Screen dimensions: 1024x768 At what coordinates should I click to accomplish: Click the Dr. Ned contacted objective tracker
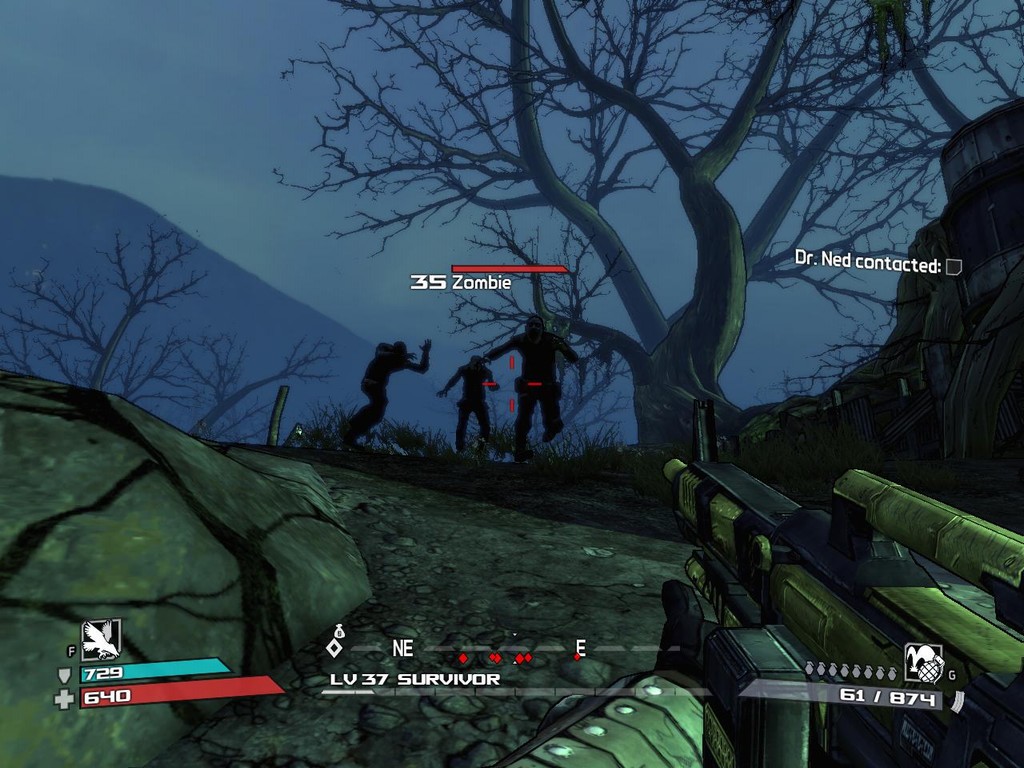tap(878, 265)
